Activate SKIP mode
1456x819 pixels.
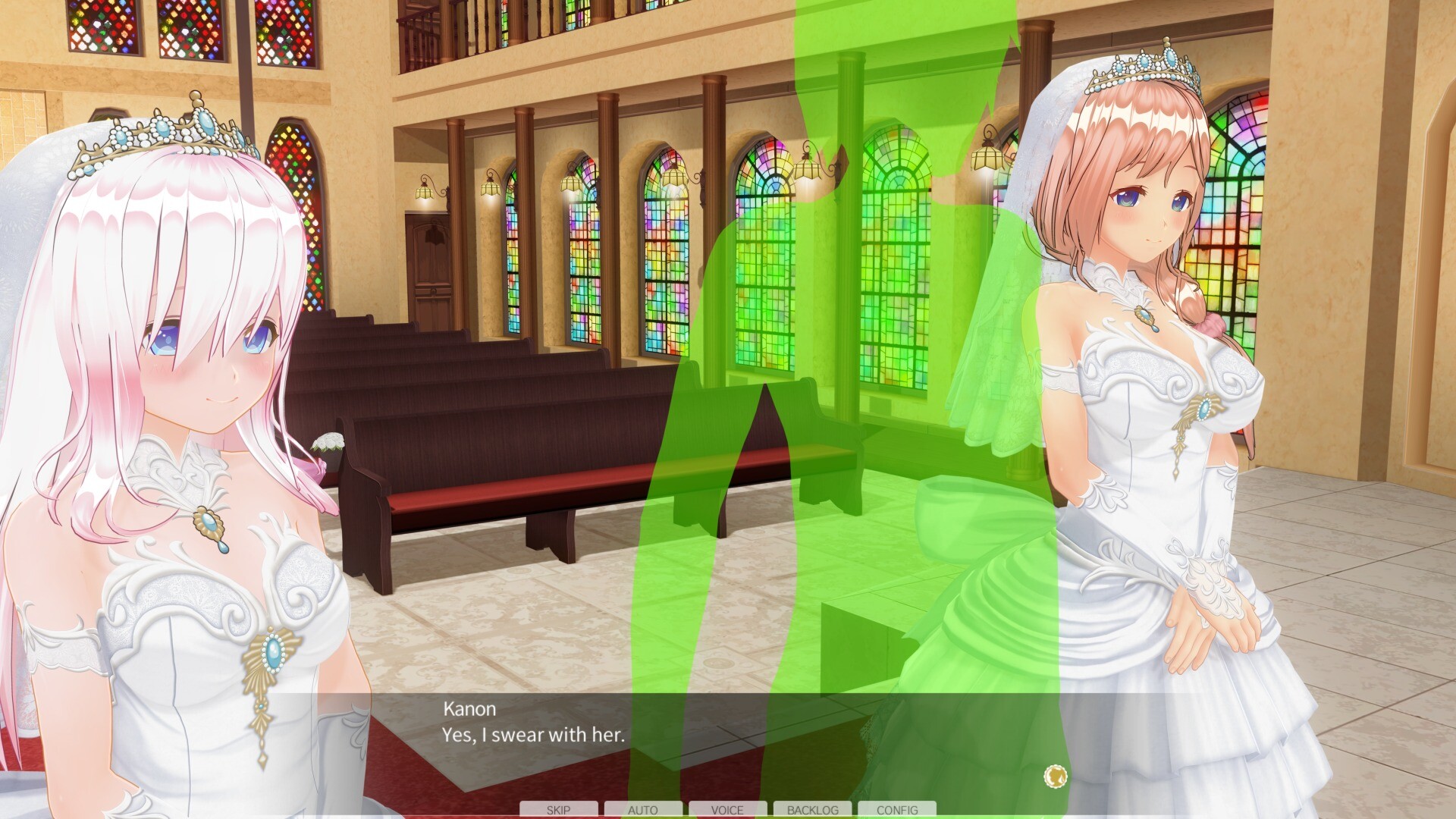[559, 810]
